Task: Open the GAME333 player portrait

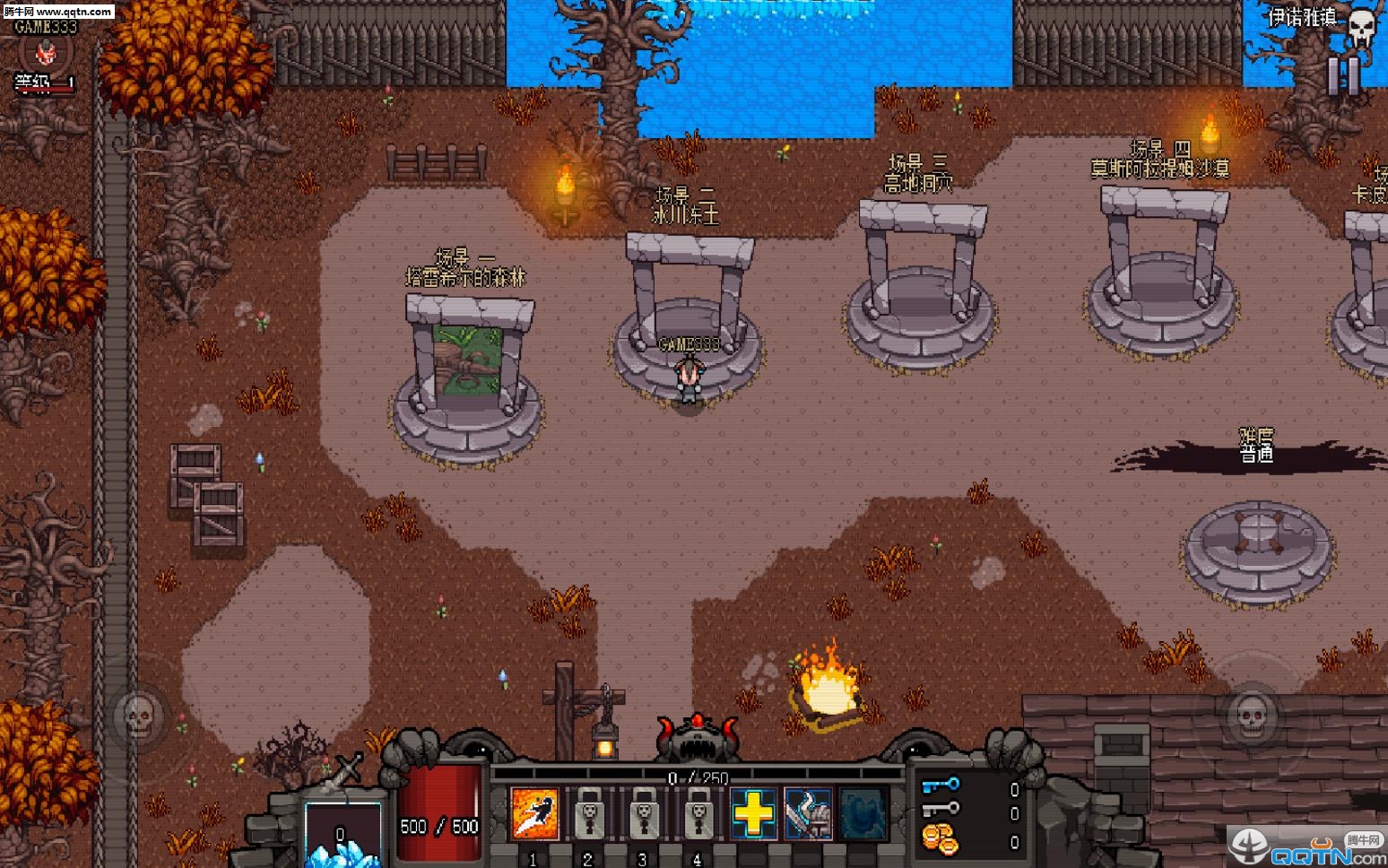Action: (x=45, y=54)
